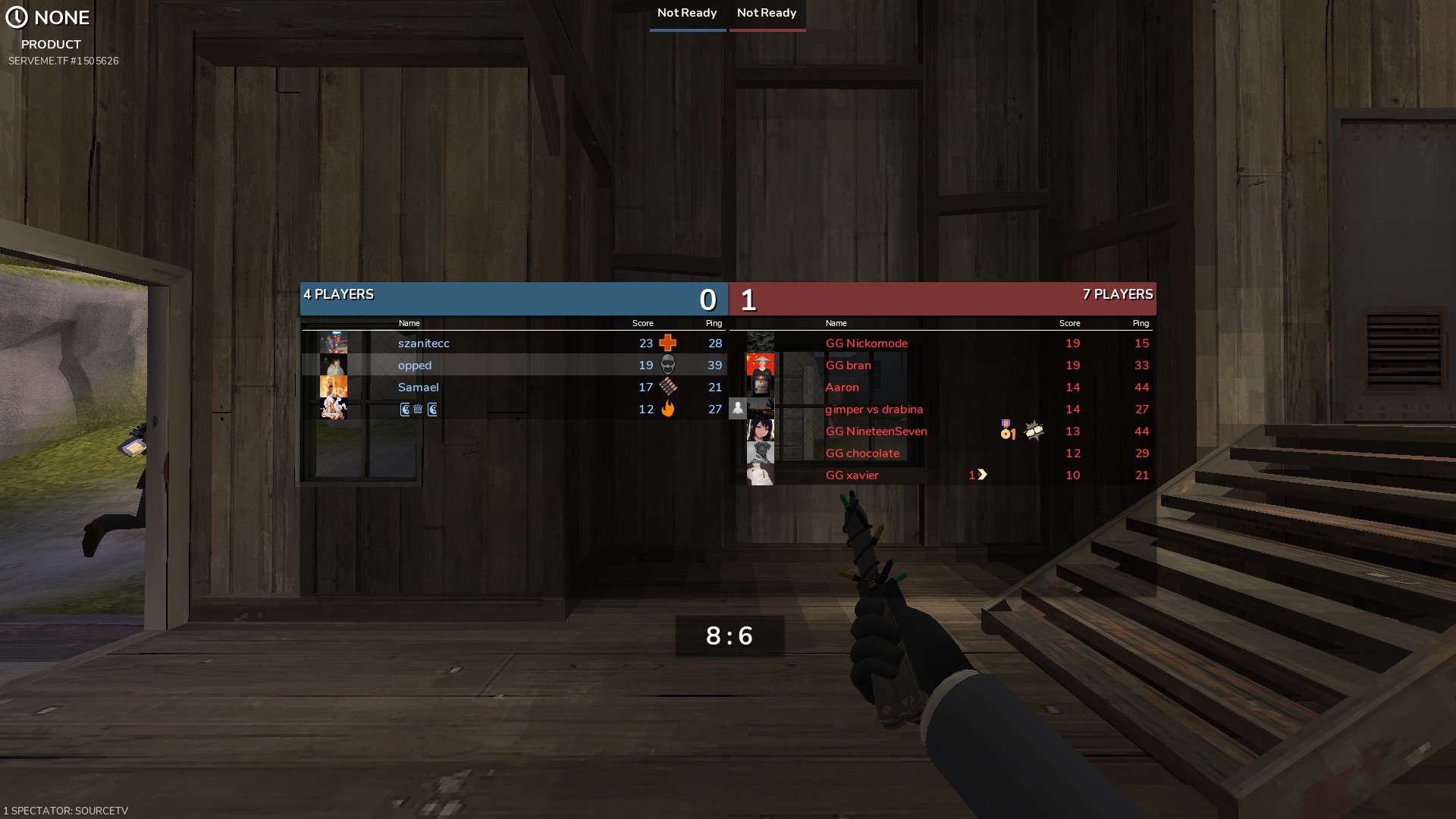The width and height of the screenshot is (1456, 819).
Task: Select GG xavier's row
Action: click(852, 475)
